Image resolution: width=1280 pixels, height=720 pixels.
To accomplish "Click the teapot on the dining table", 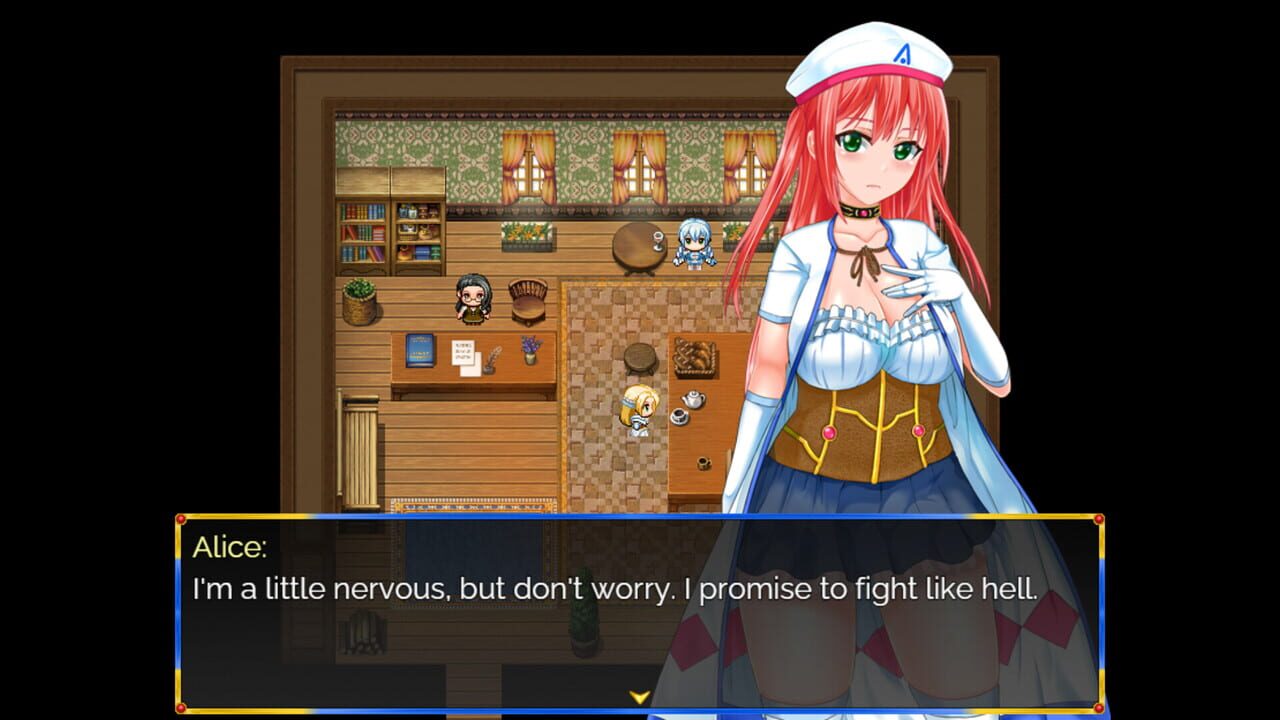I will pos(693,398).
